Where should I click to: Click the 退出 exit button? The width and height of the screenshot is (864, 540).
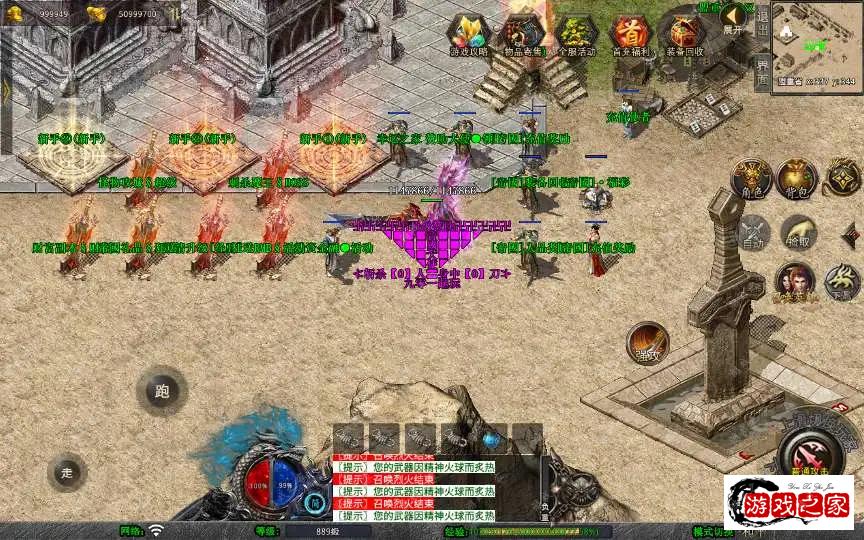pyautogui.click(x=762, y=22)
